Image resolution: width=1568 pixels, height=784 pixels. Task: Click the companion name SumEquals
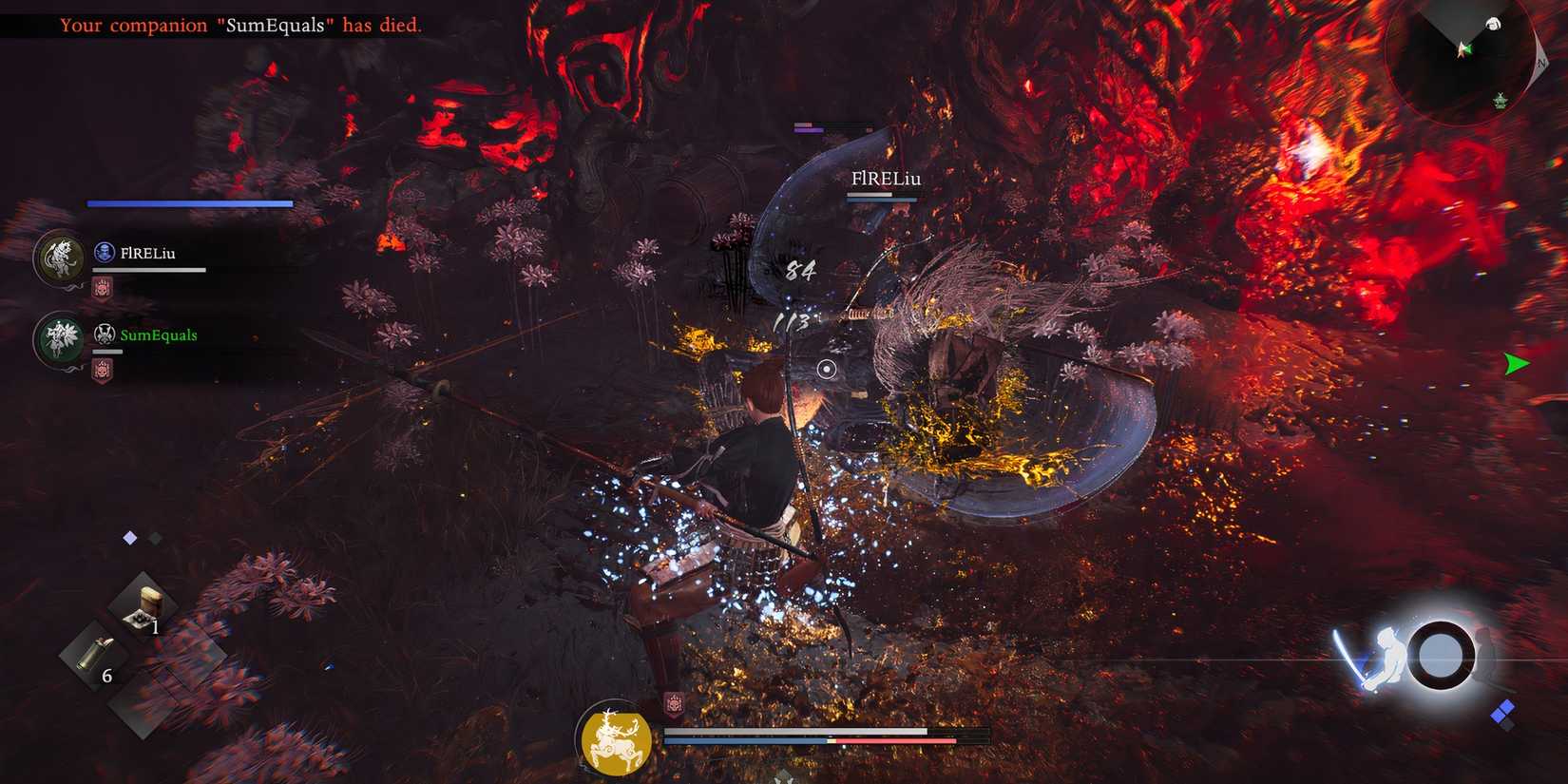point(159,335)
